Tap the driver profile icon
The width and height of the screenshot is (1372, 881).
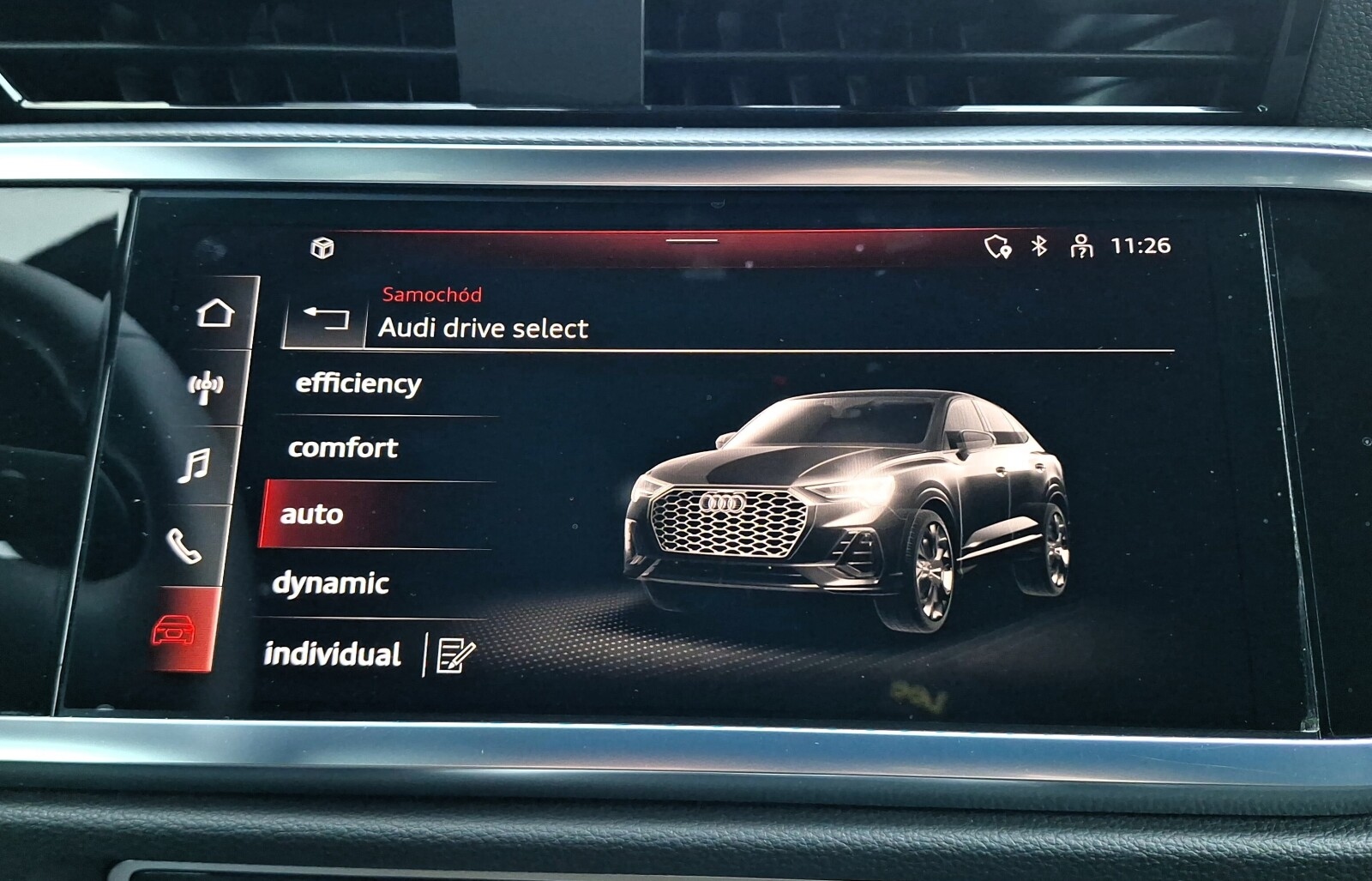1084,245
